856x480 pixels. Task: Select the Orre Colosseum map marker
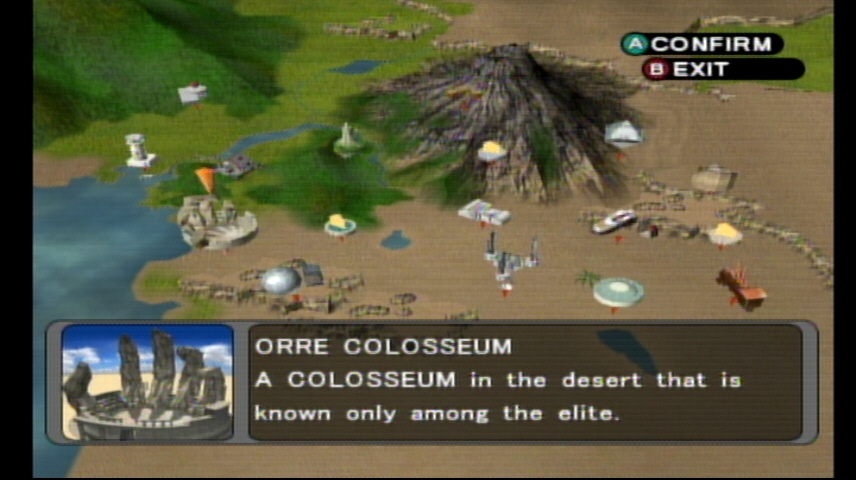[216, 223]
